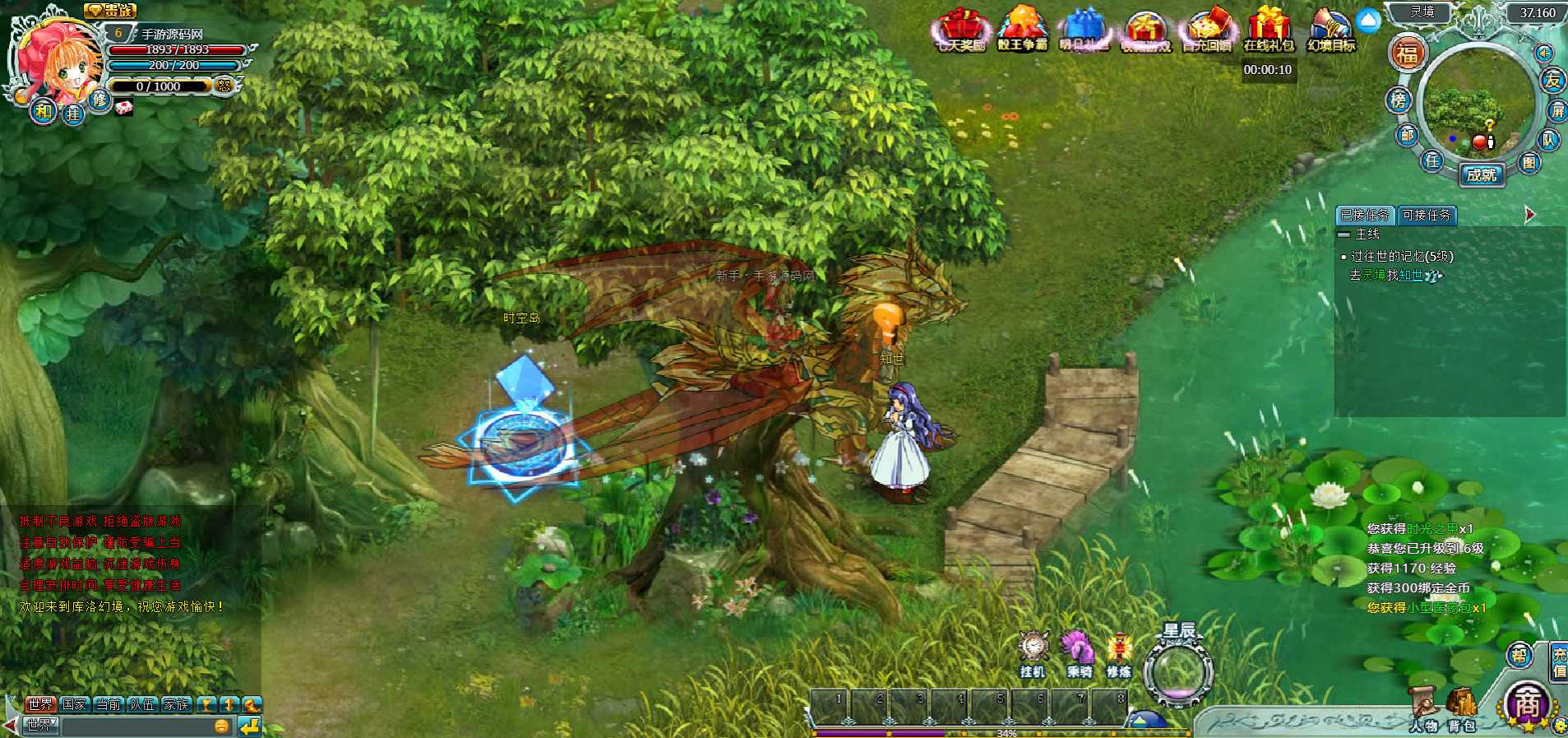Open the 七天奖励 seven-day reward gift

960,31
